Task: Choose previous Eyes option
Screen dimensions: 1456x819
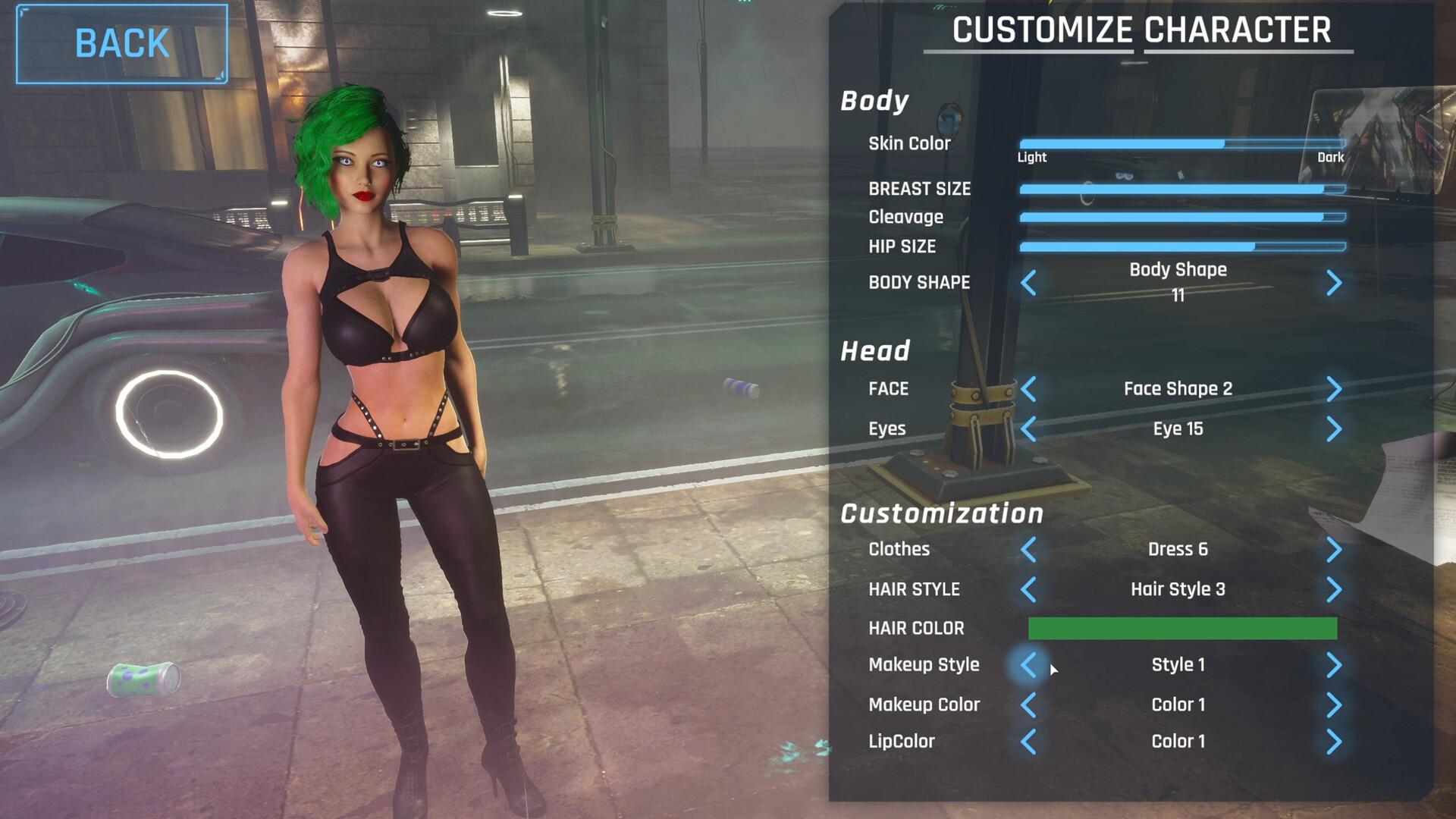Action: [1028, 429]
